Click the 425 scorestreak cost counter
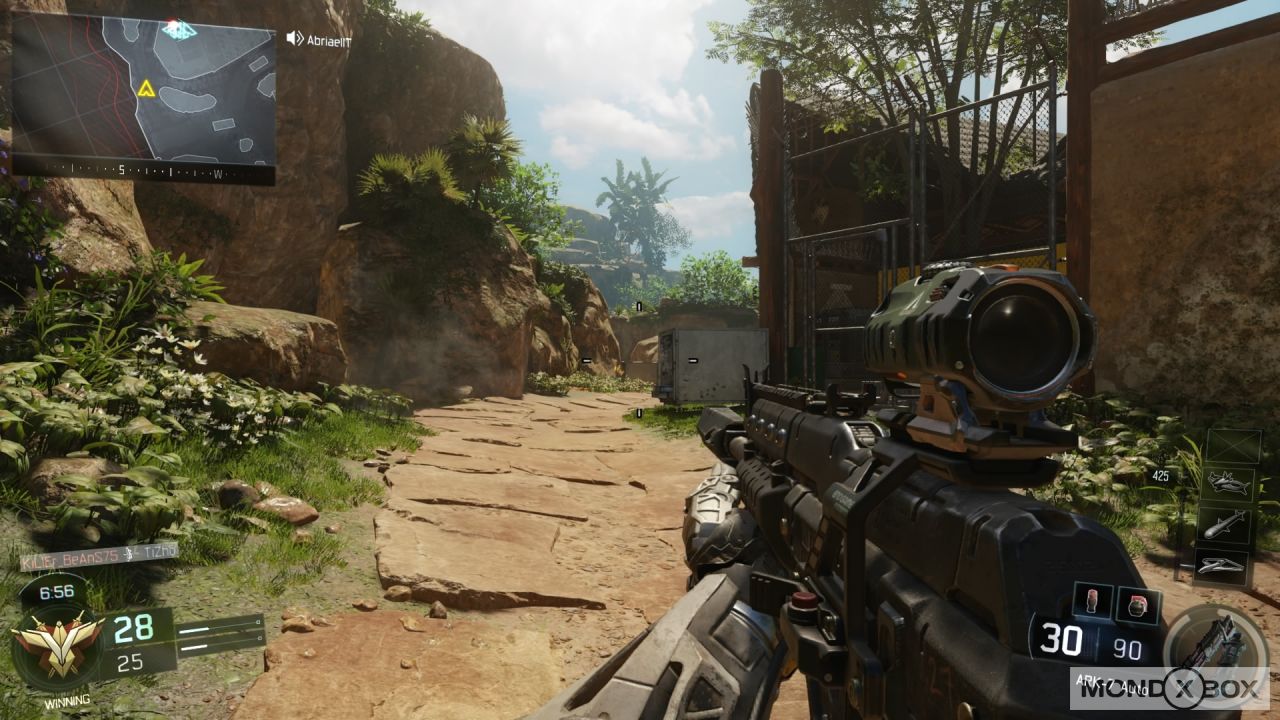Screen dimensions: 1280x720 tap(1161, 474)
